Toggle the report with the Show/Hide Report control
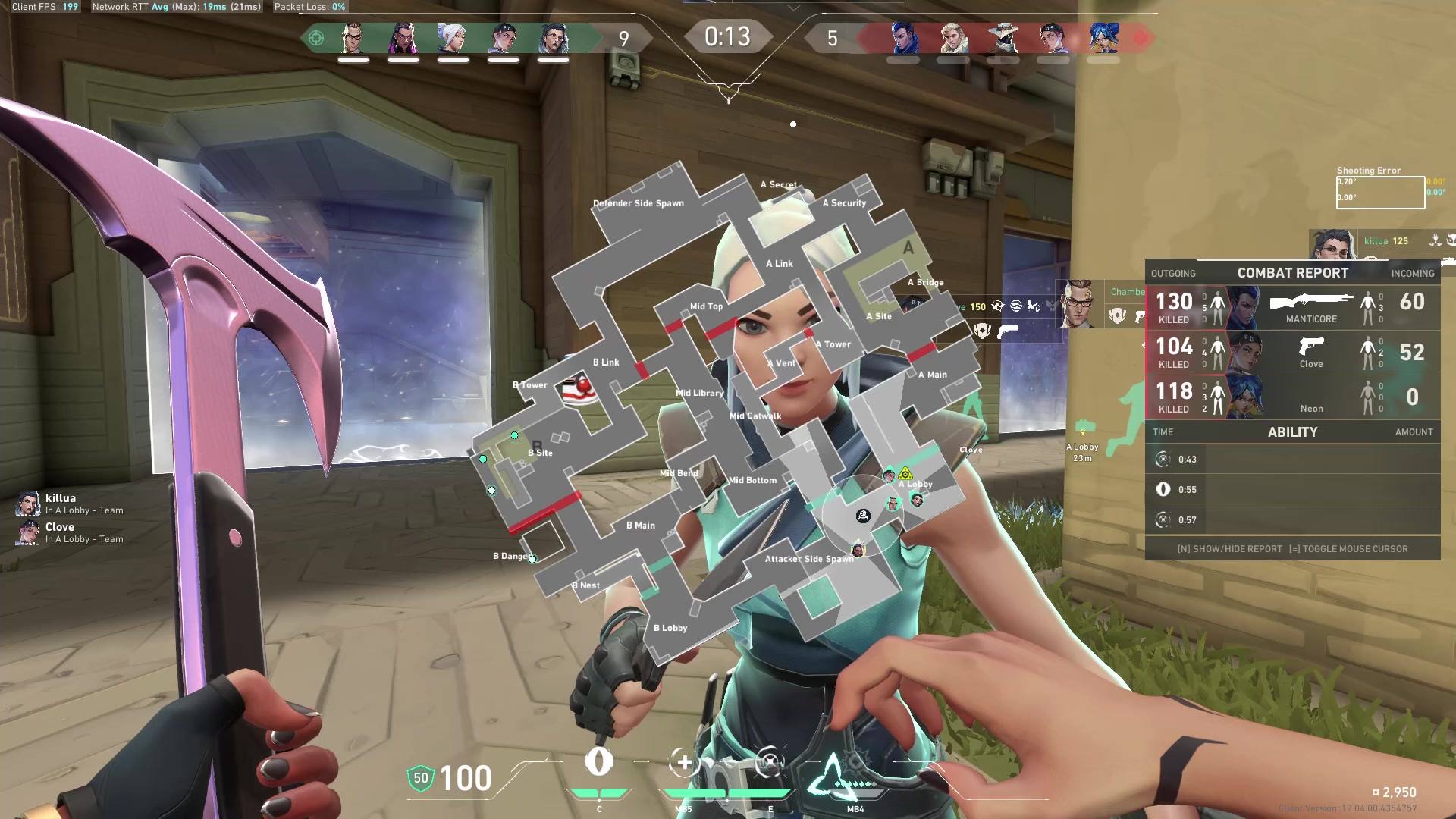Viewport: 1456px width, 819px height. click(1229, 548)
